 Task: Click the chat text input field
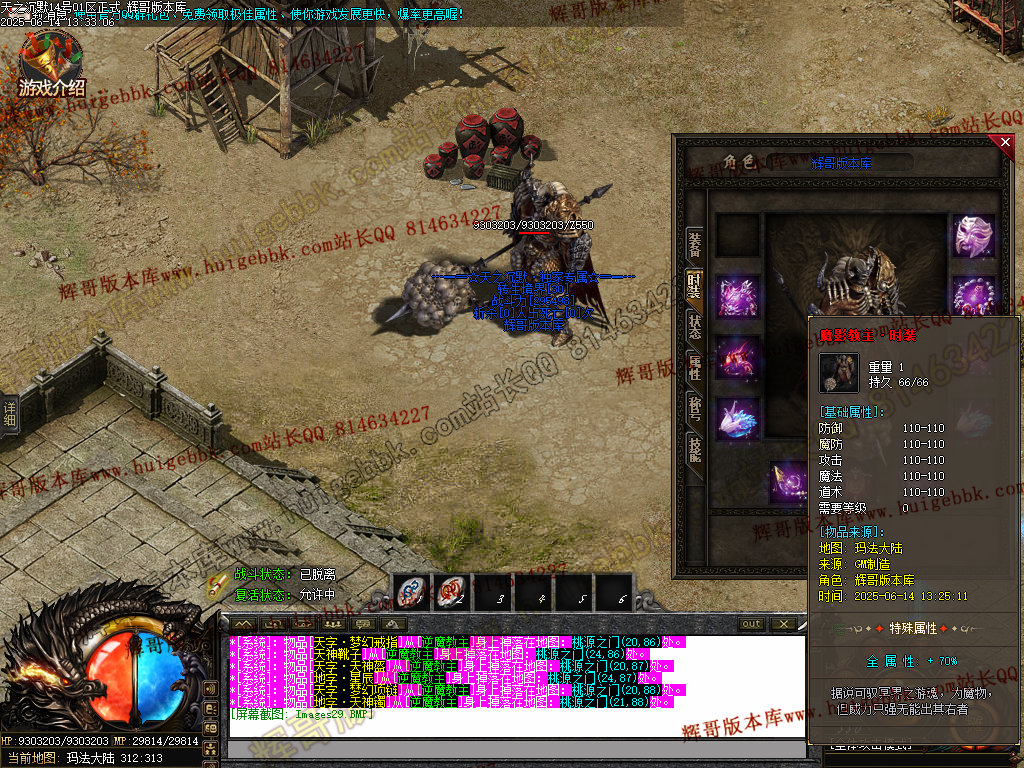(515, 749)
